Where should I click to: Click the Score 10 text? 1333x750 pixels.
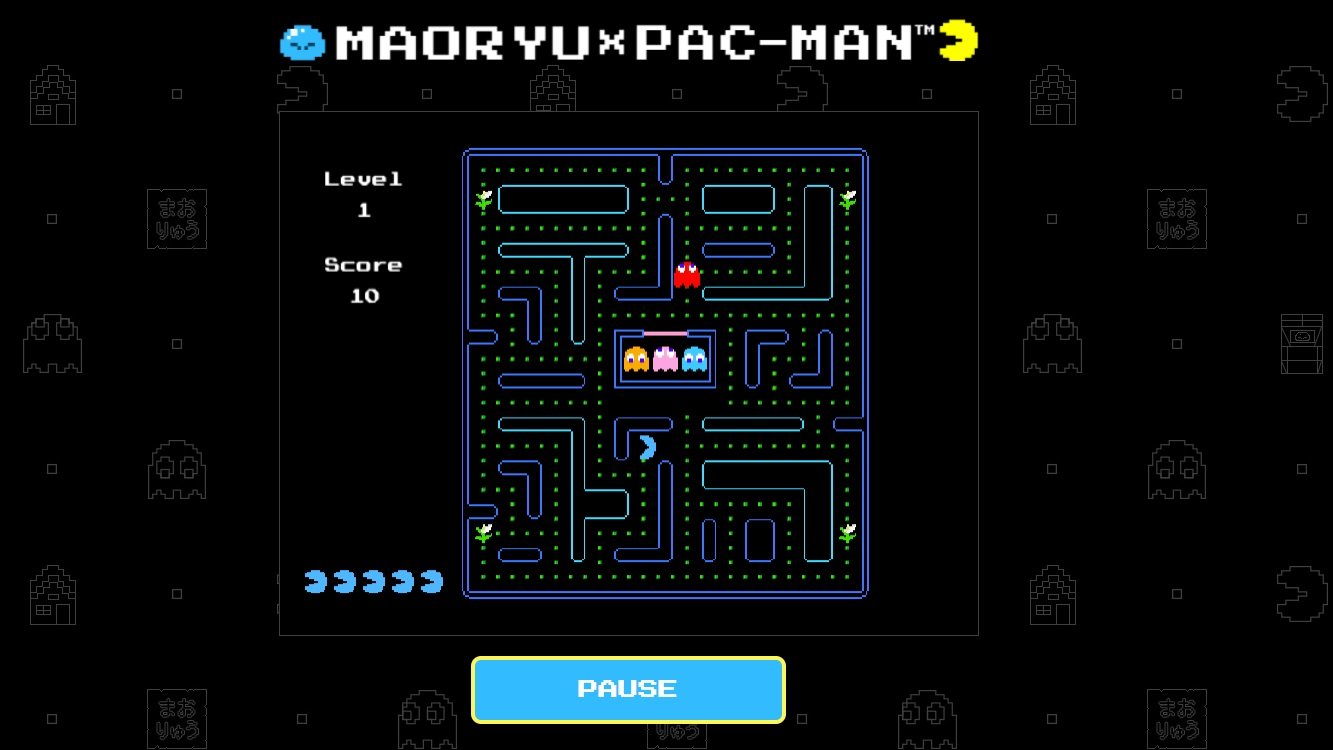tap(363, 281)
